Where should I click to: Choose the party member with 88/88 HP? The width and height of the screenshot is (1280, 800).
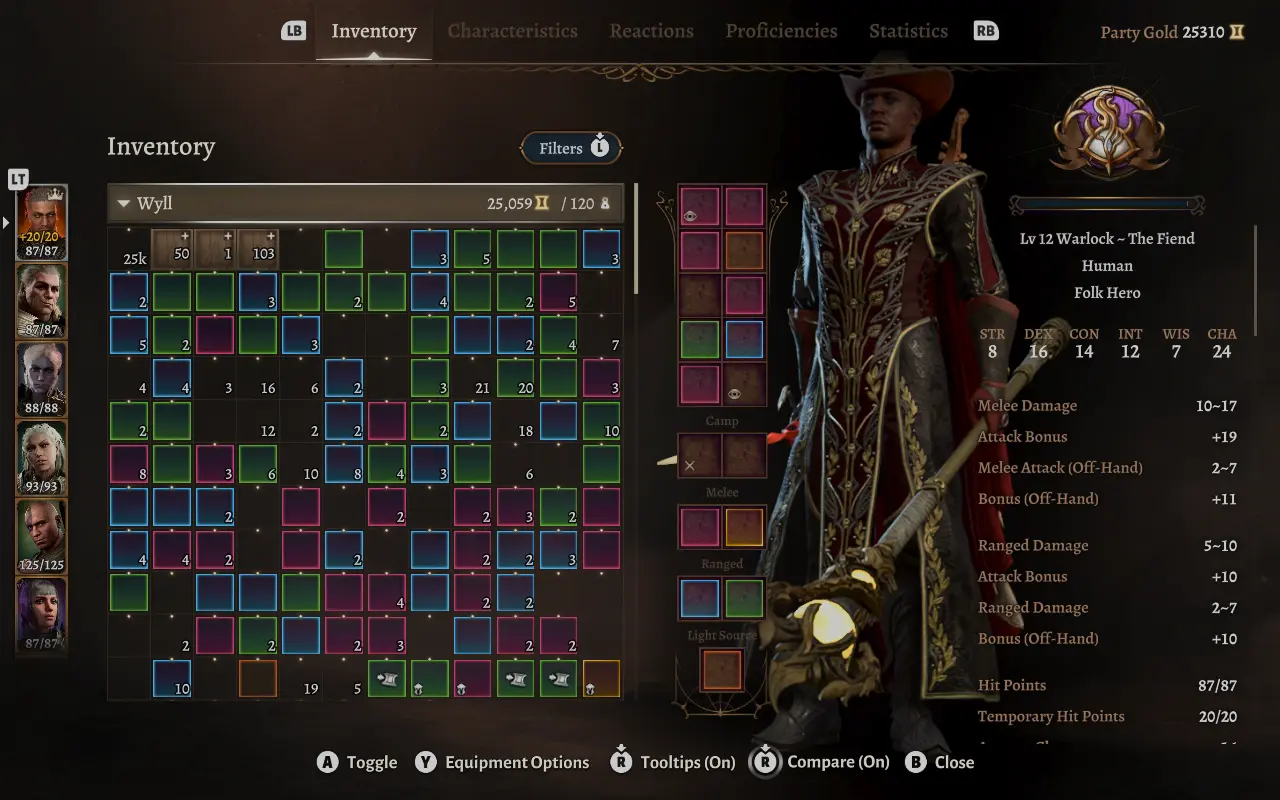coord(42,379)
